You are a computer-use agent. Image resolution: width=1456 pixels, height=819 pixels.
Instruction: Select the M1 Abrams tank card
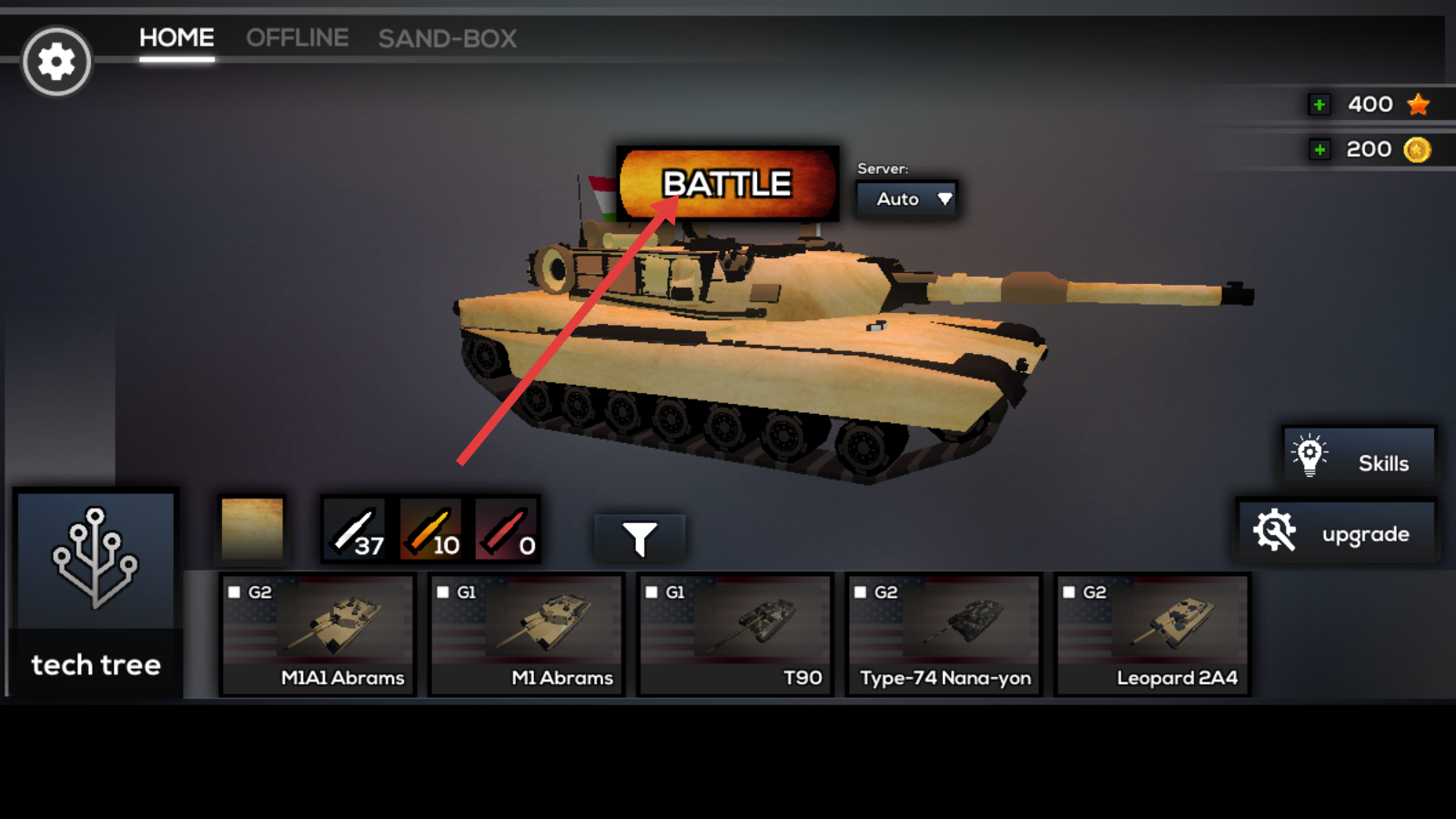pyautogui.click(x=527, y=634)
